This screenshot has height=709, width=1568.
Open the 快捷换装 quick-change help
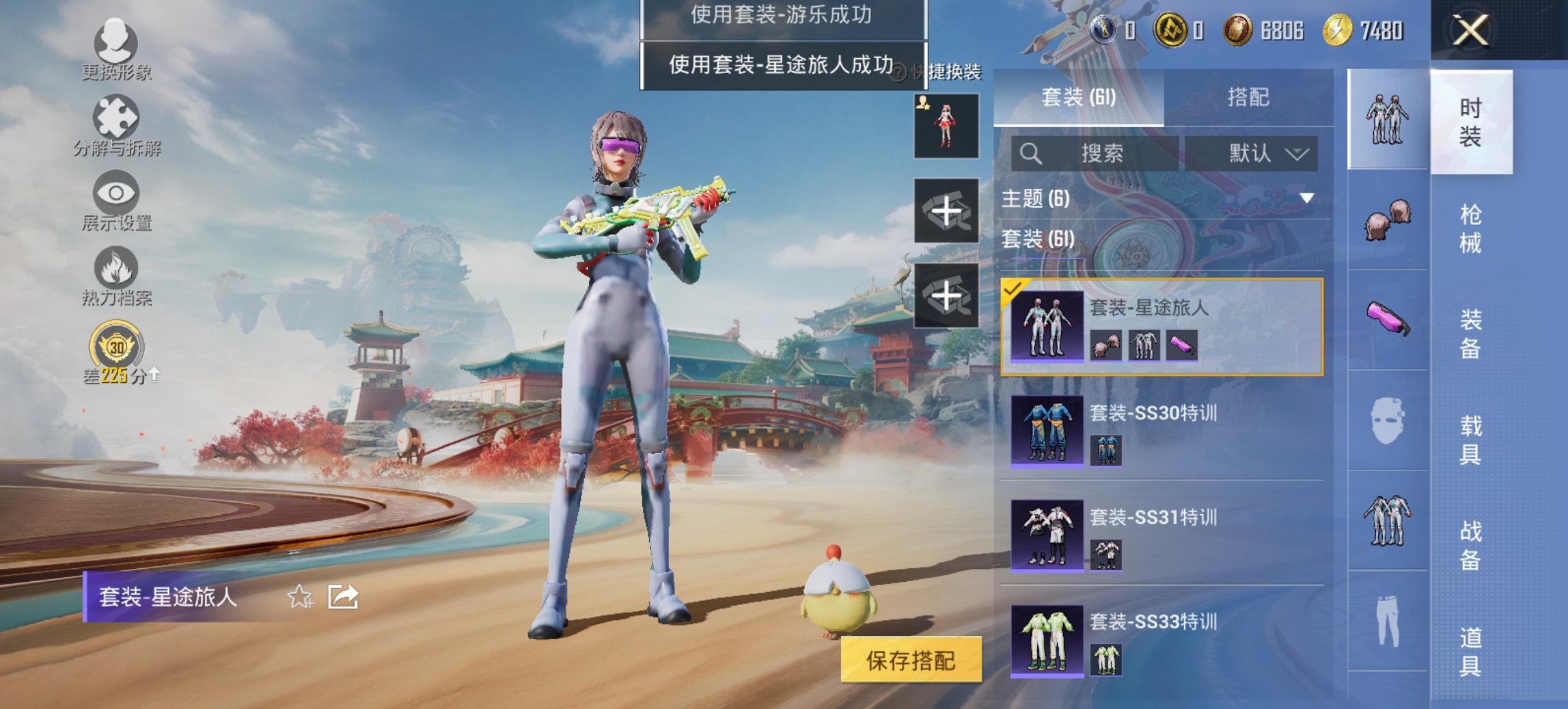(900, 72)
